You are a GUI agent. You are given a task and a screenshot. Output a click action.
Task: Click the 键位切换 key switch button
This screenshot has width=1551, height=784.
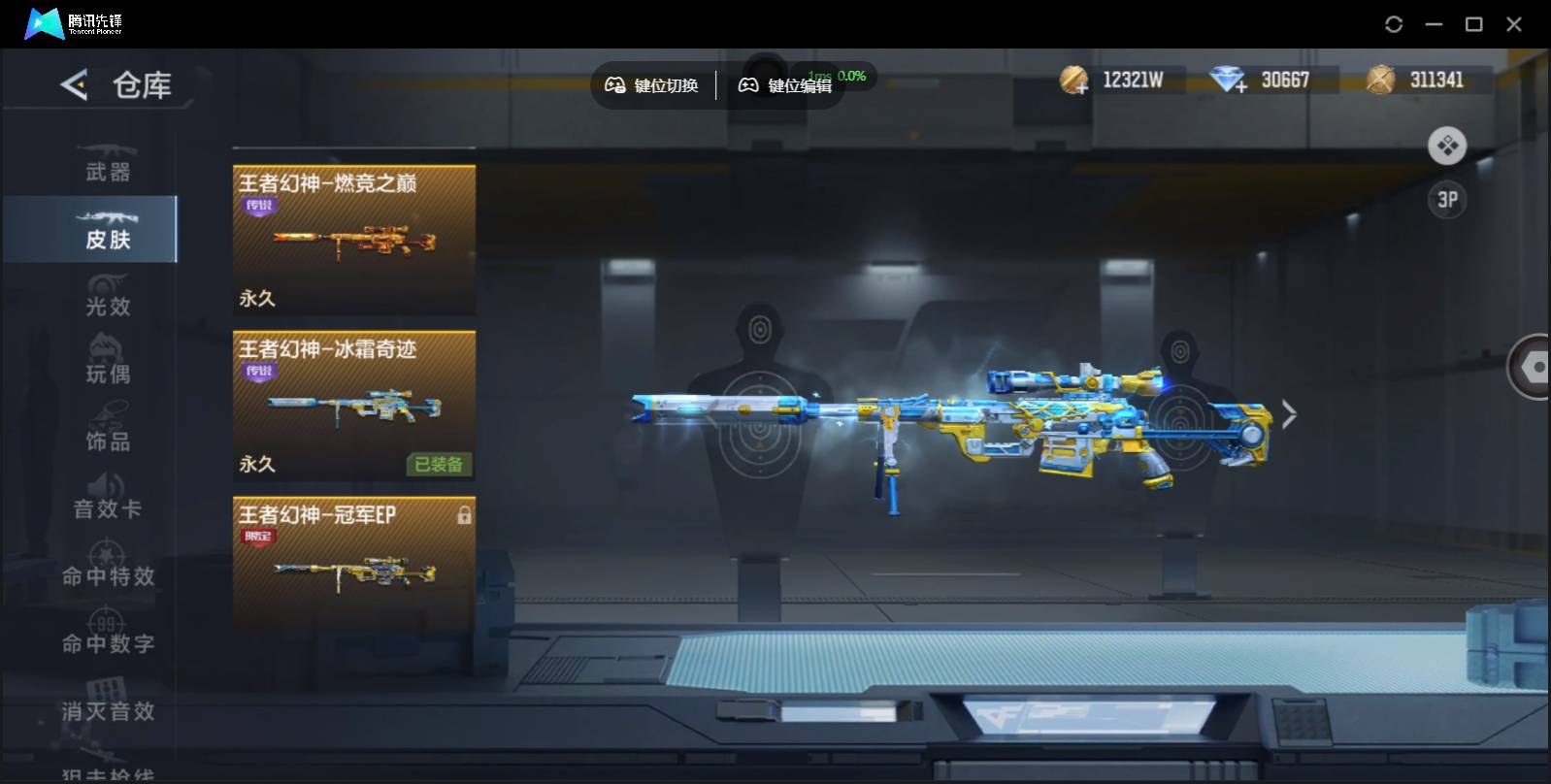[652, 85]
